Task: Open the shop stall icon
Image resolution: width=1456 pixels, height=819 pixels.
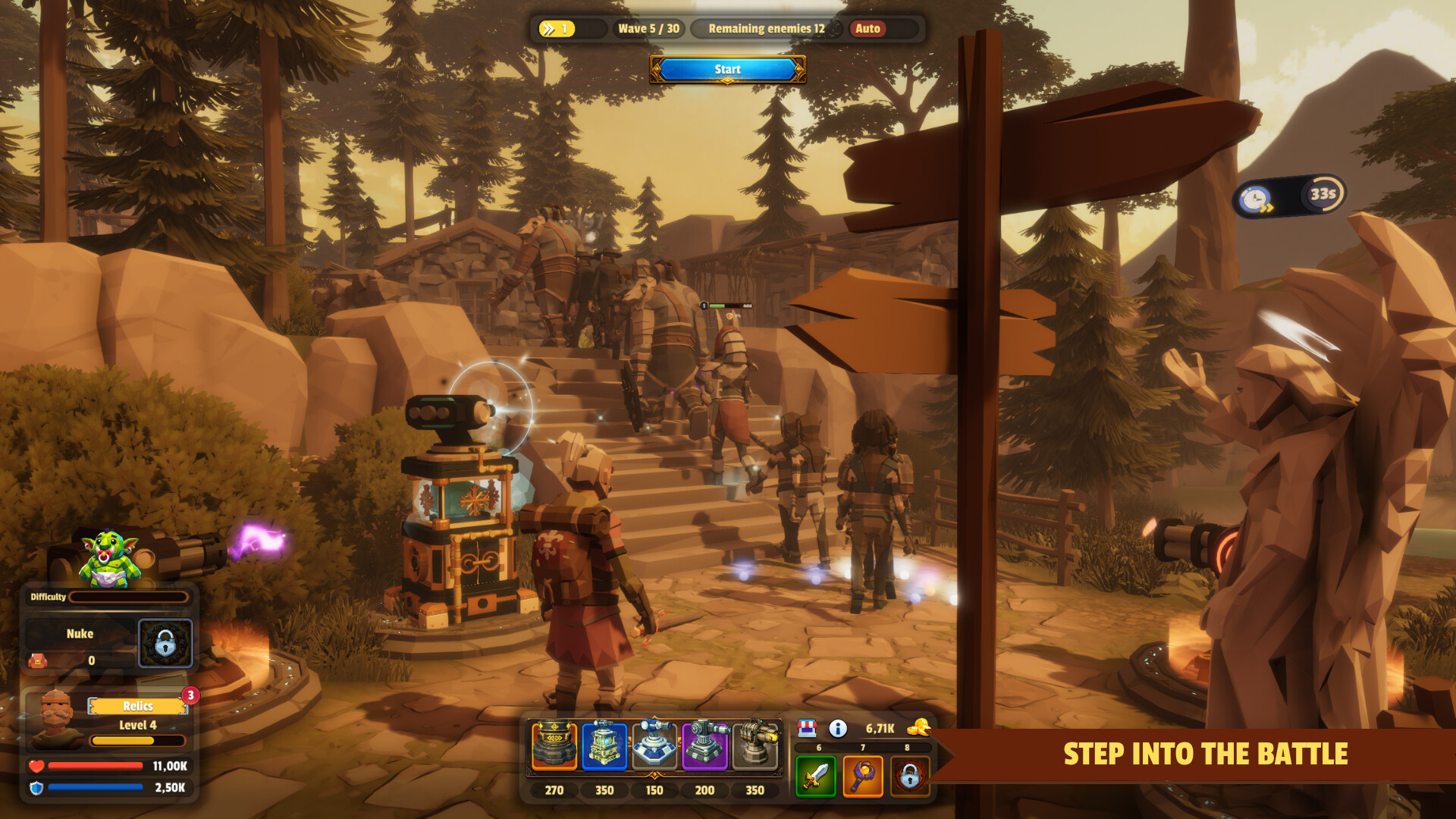Action: (807, 728)
